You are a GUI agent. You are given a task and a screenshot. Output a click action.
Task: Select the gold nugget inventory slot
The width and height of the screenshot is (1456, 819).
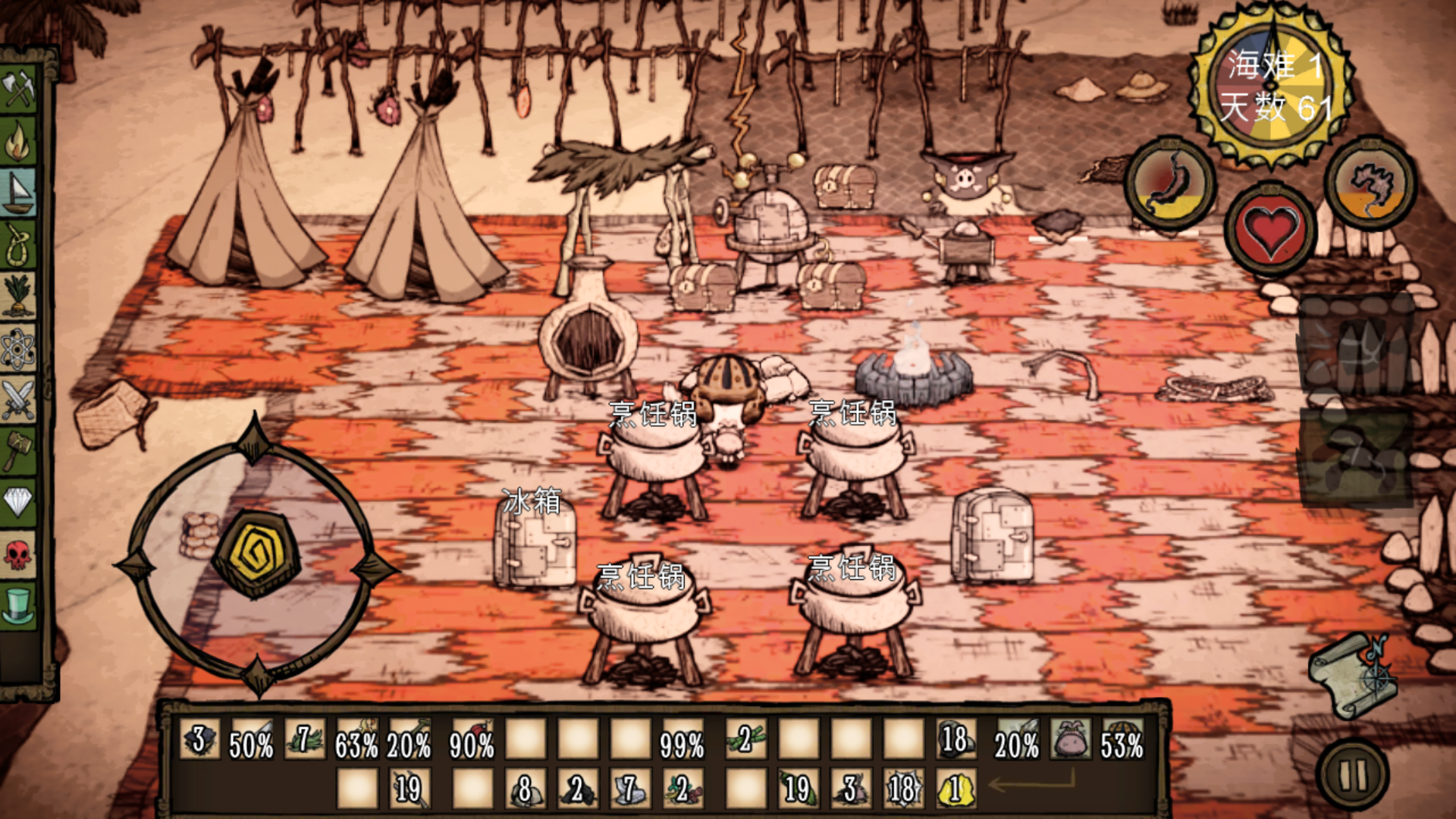pyautogui.click(x=955, y=789)
